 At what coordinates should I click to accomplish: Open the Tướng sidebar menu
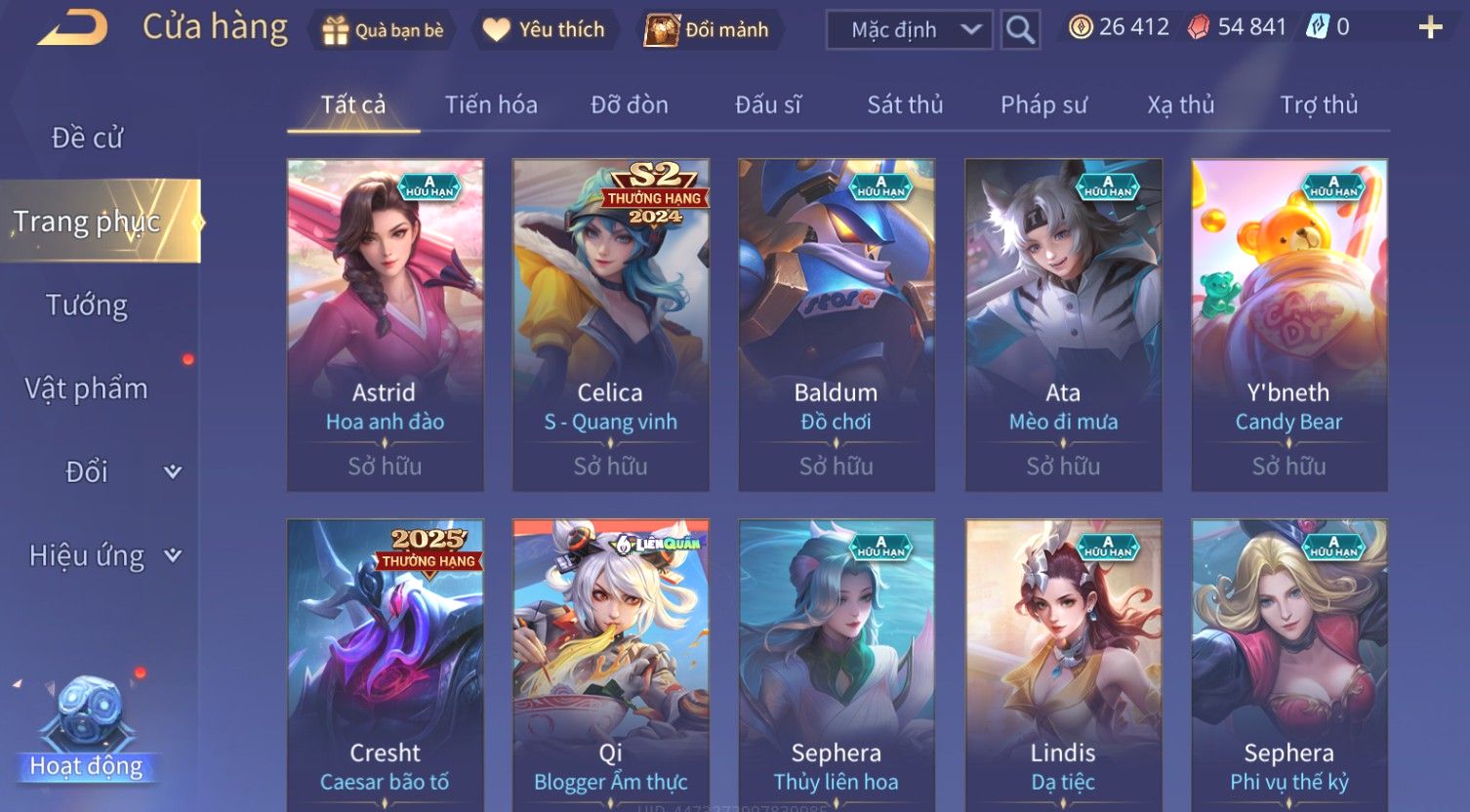coord(87,305)
